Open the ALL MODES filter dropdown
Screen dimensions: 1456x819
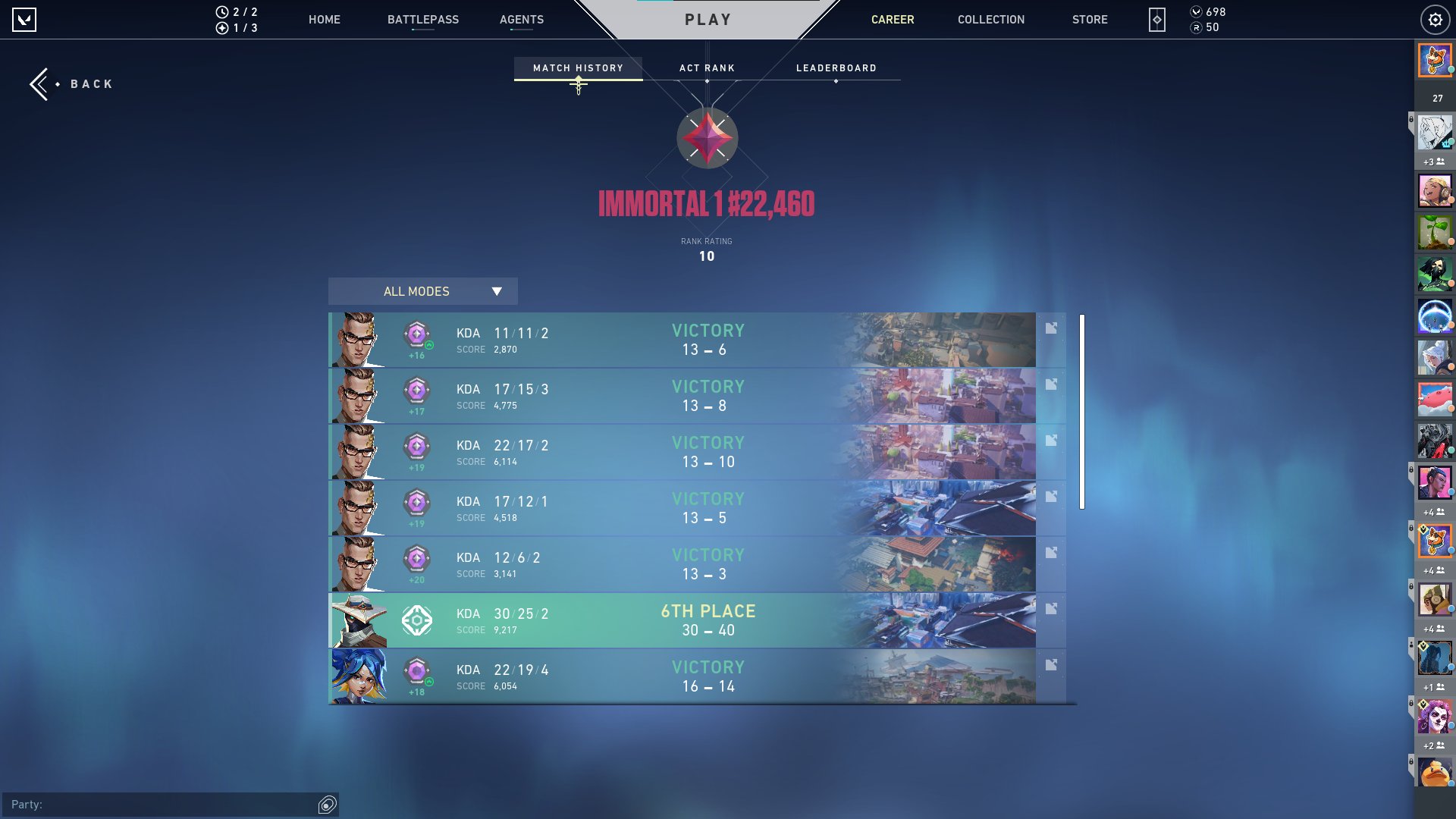tap(422, 291)
